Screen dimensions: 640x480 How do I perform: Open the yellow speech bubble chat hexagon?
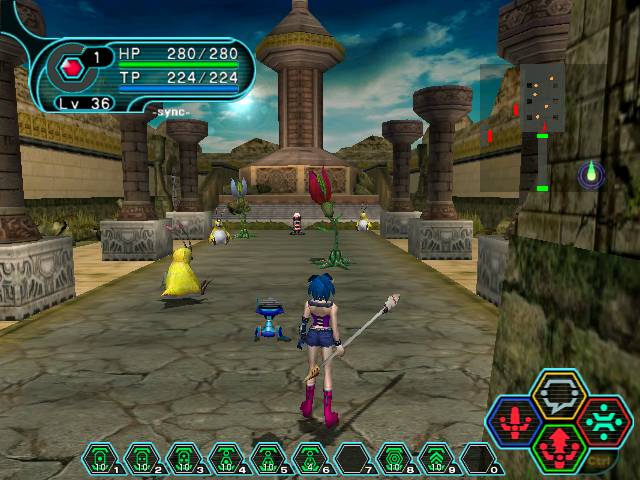click(x=558, y=396)
